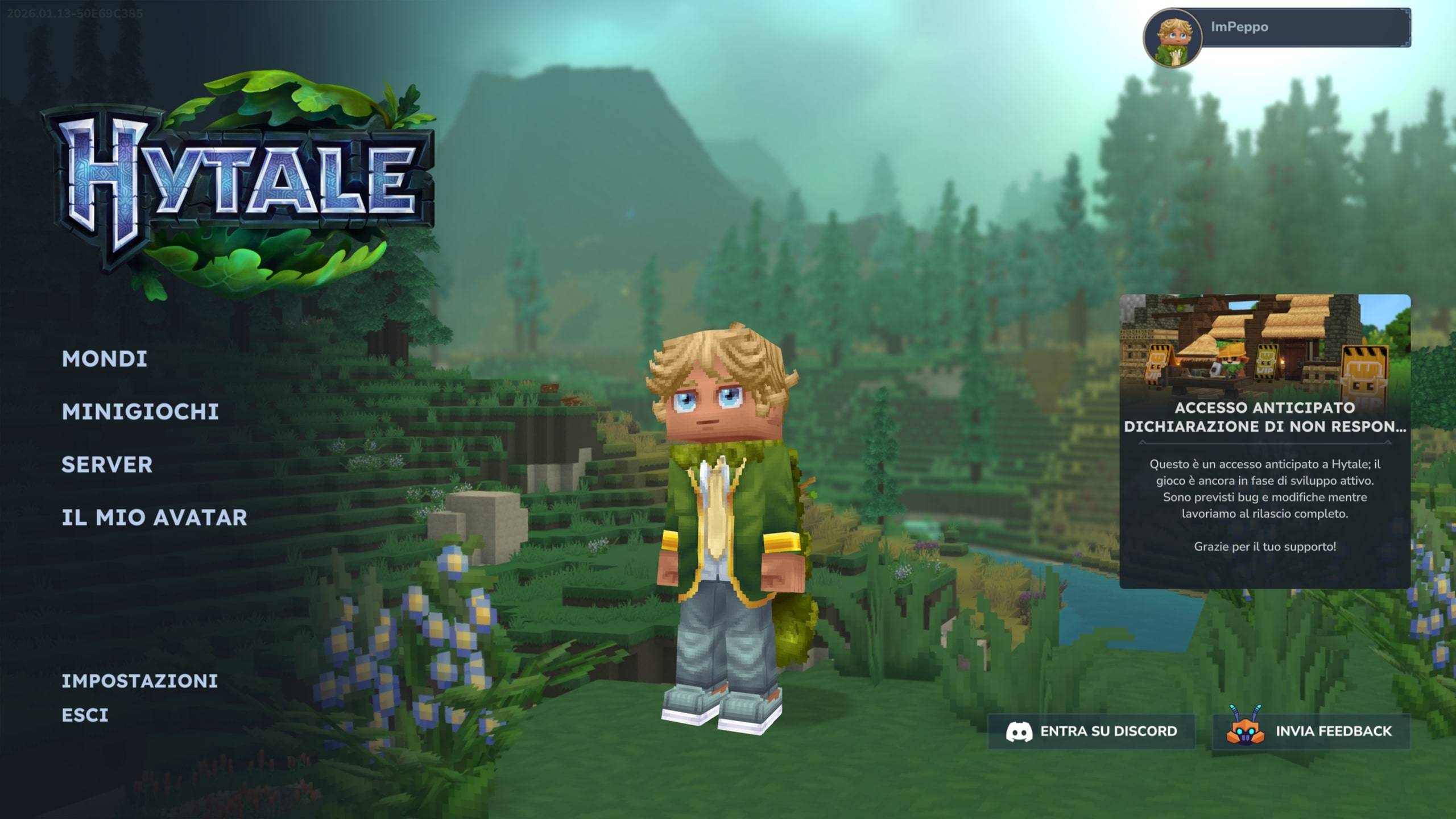Screen dimensions: 1456x819
Task: Click Esci to quit the game
Action: tap(85, 715)
